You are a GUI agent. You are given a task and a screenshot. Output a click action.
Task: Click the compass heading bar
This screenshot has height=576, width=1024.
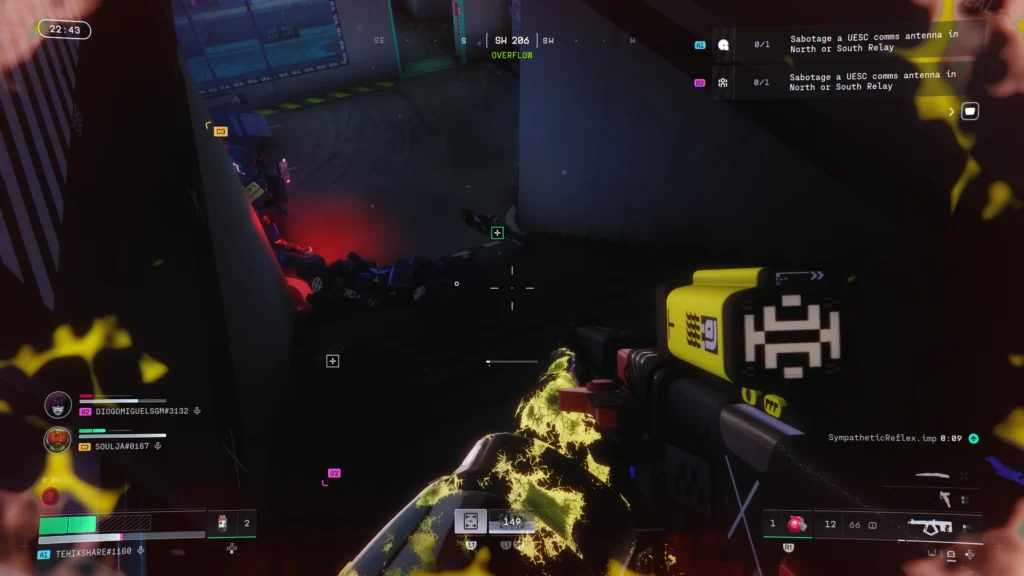coord(512,41)
